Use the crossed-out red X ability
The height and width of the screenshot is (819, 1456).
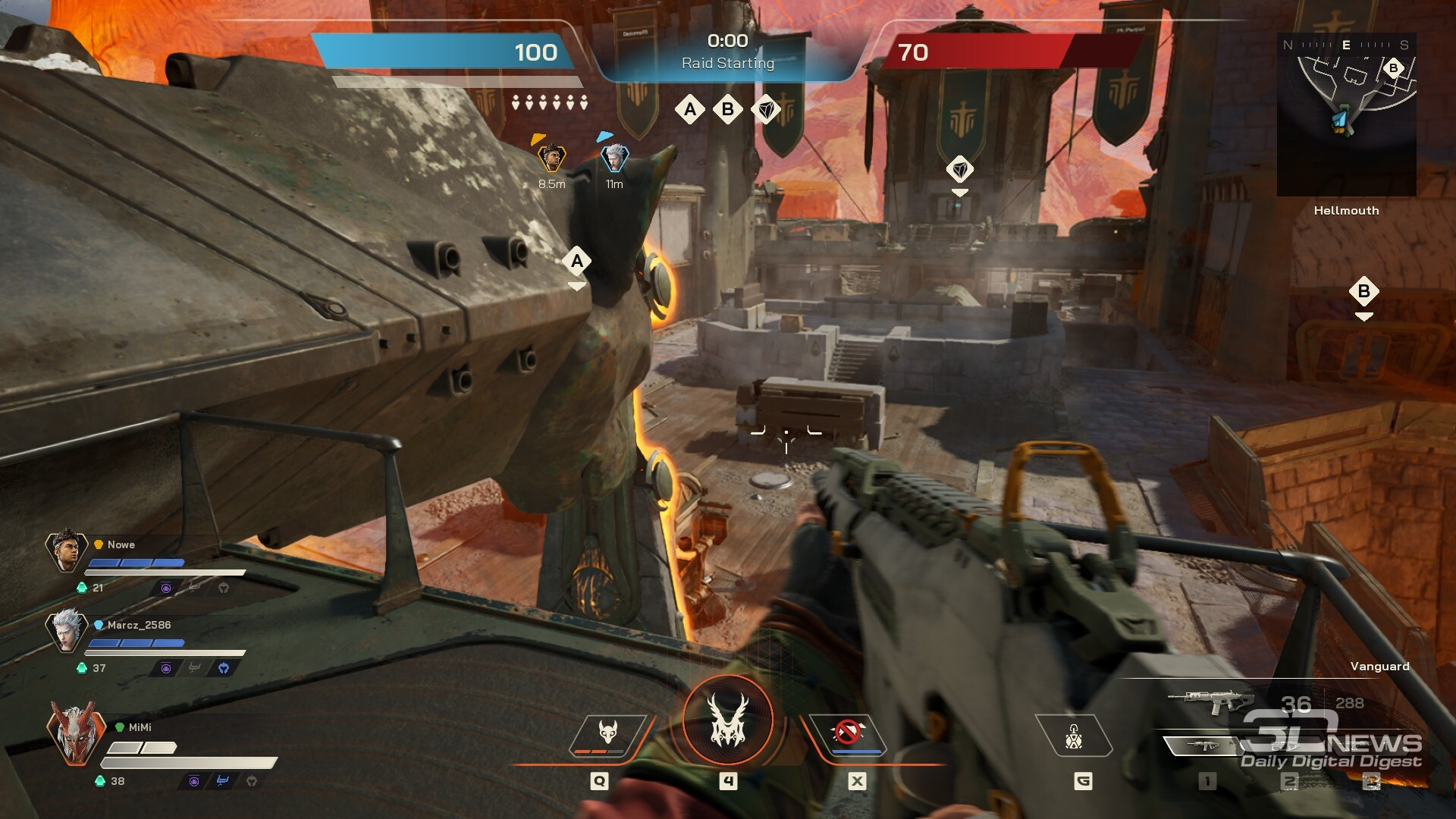[848, 734]
